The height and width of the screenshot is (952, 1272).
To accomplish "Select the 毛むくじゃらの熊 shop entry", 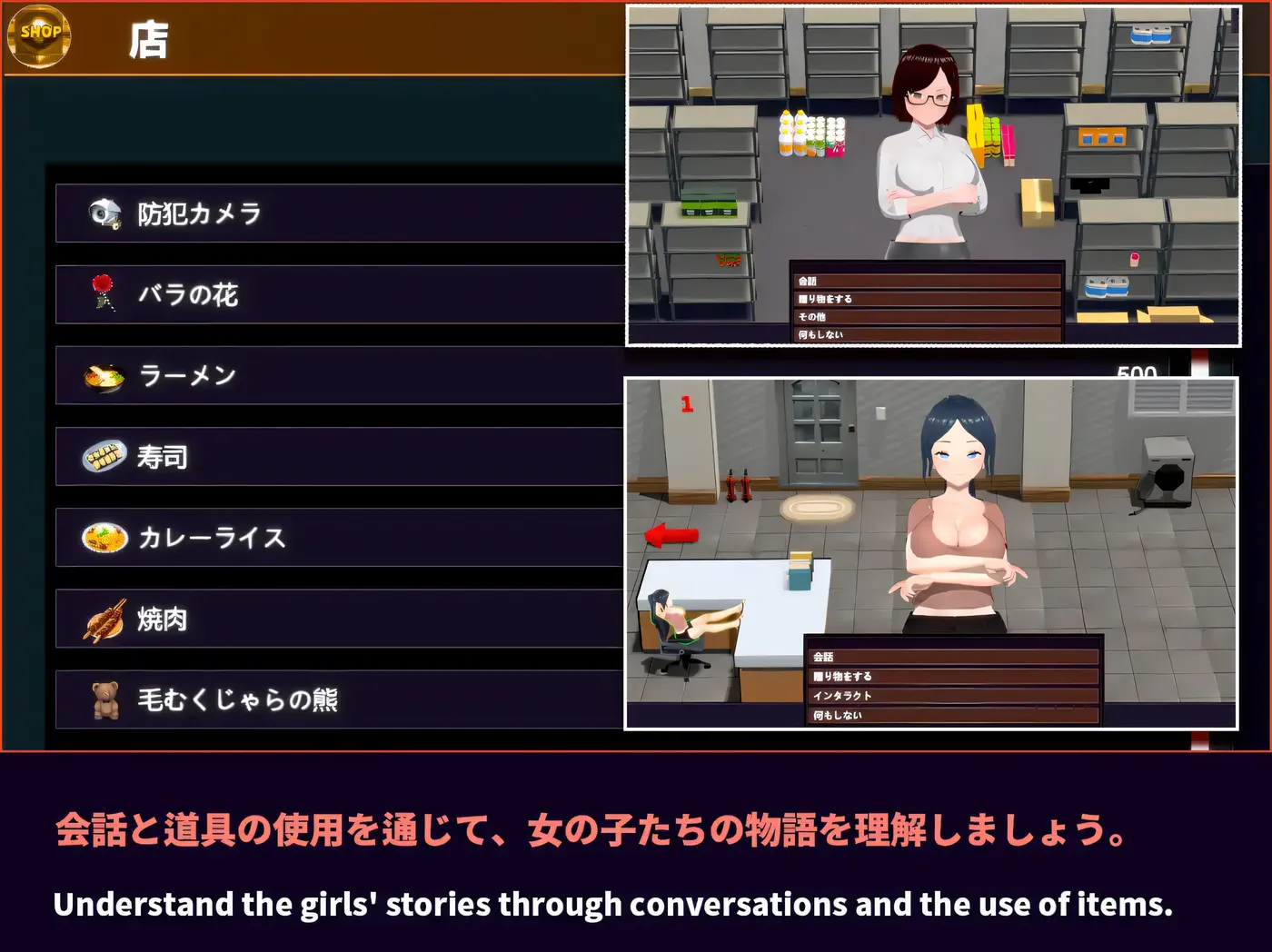I will point(336,699).
